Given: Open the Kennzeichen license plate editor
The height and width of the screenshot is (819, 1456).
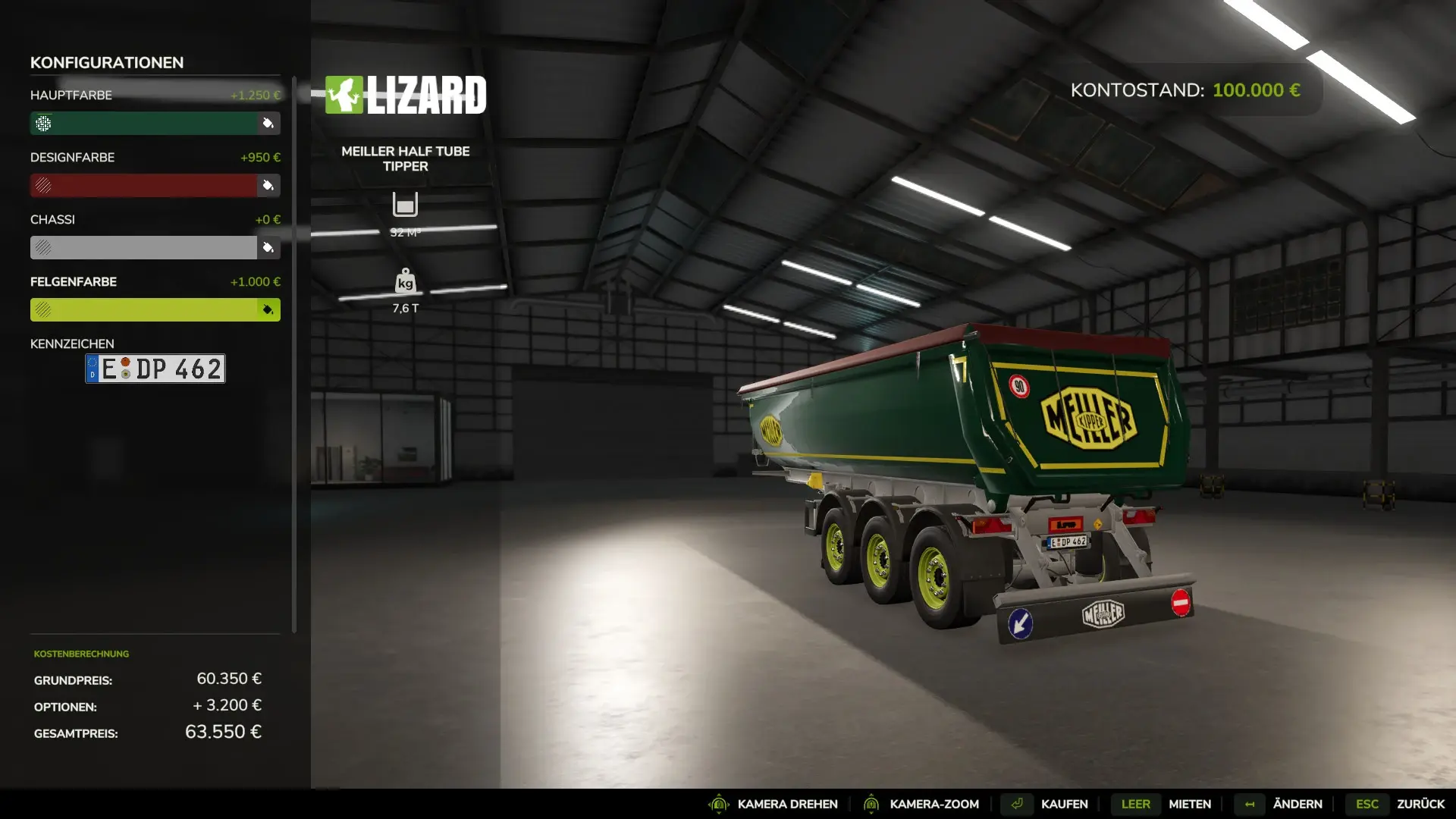Looking at the screenshot, I should 155,369.
